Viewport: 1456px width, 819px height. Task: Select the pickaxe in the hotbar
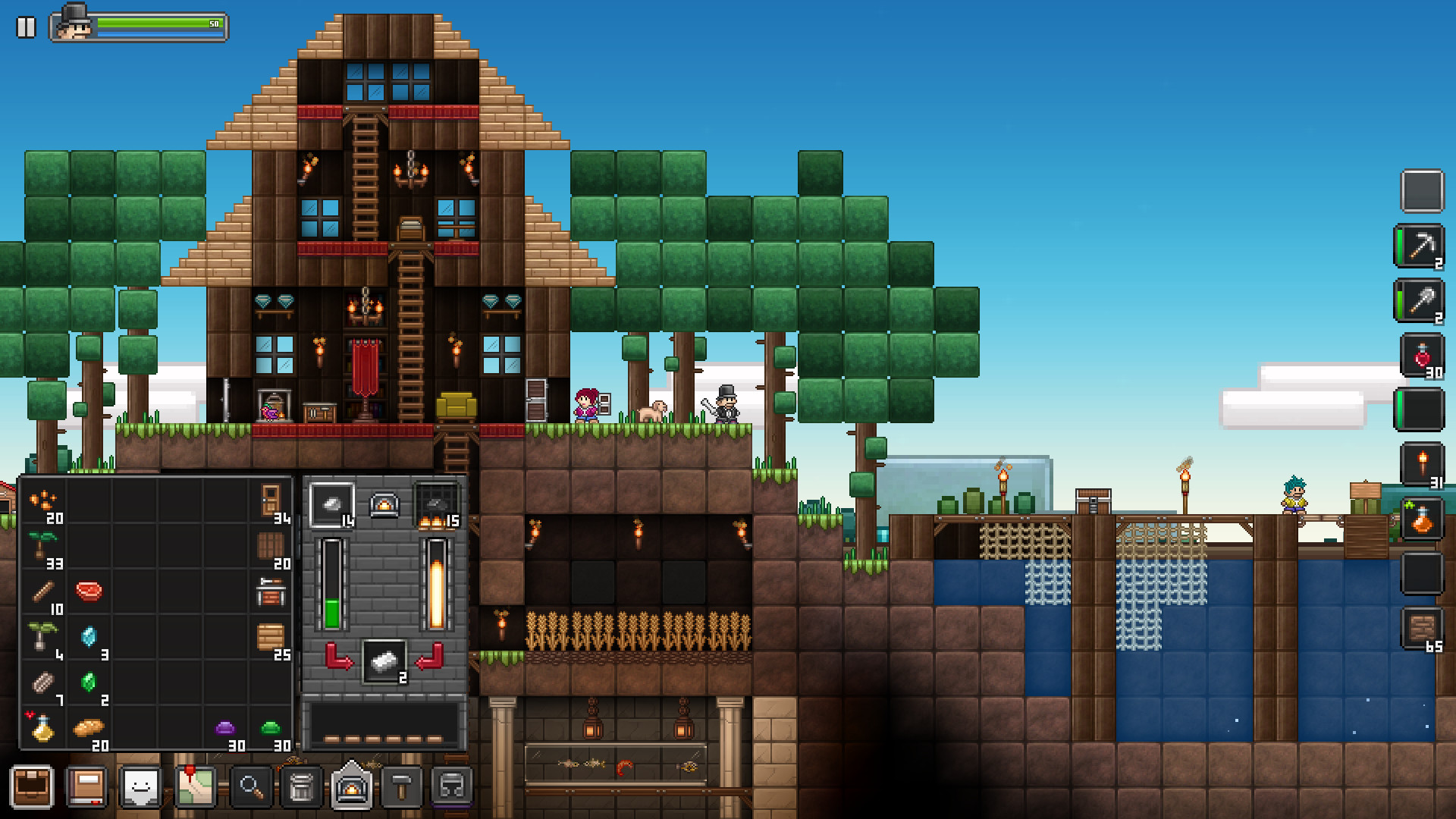point(1424,246)
